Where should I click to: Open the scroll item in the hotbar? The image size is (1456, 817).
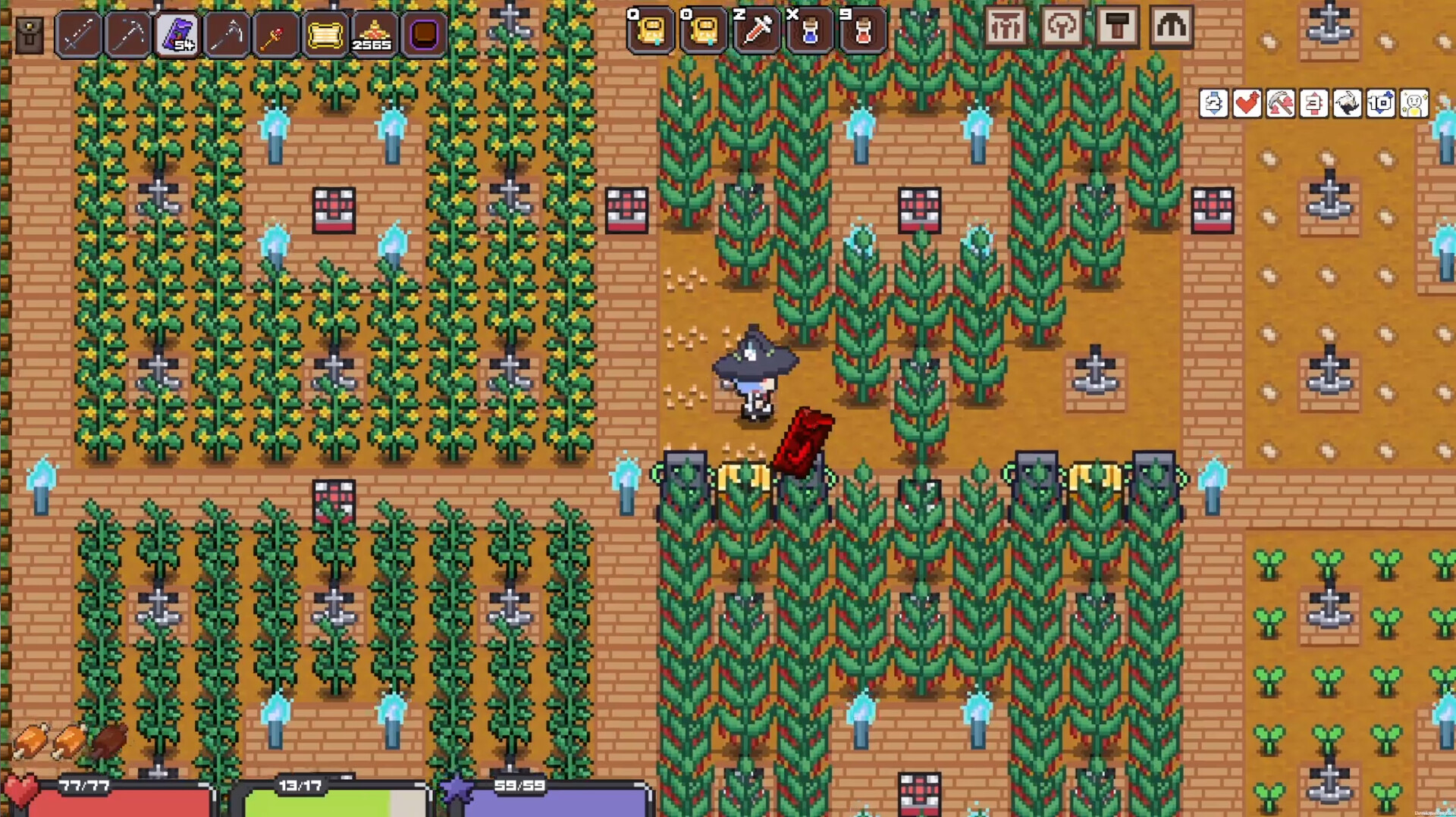326,32
